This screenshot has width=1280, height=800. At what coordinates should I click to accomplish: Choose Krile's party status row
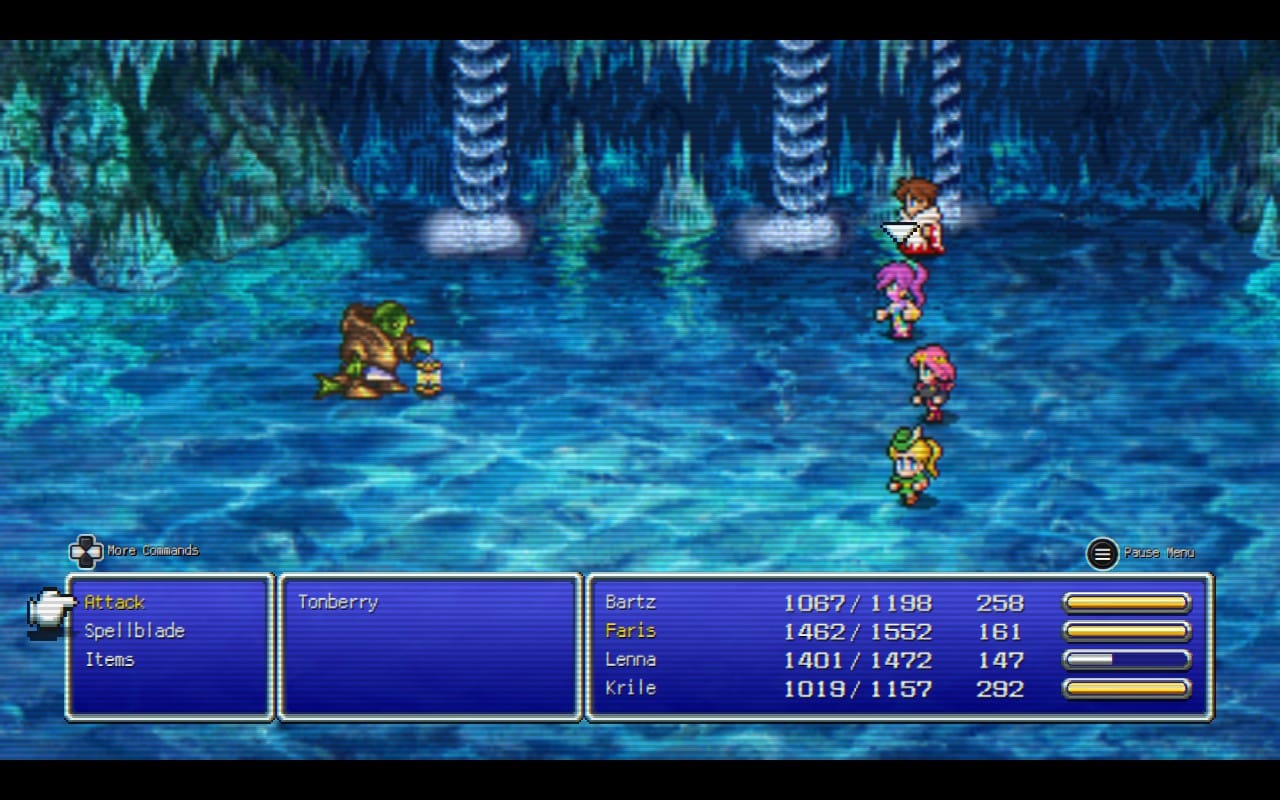[x=631, y=688]
